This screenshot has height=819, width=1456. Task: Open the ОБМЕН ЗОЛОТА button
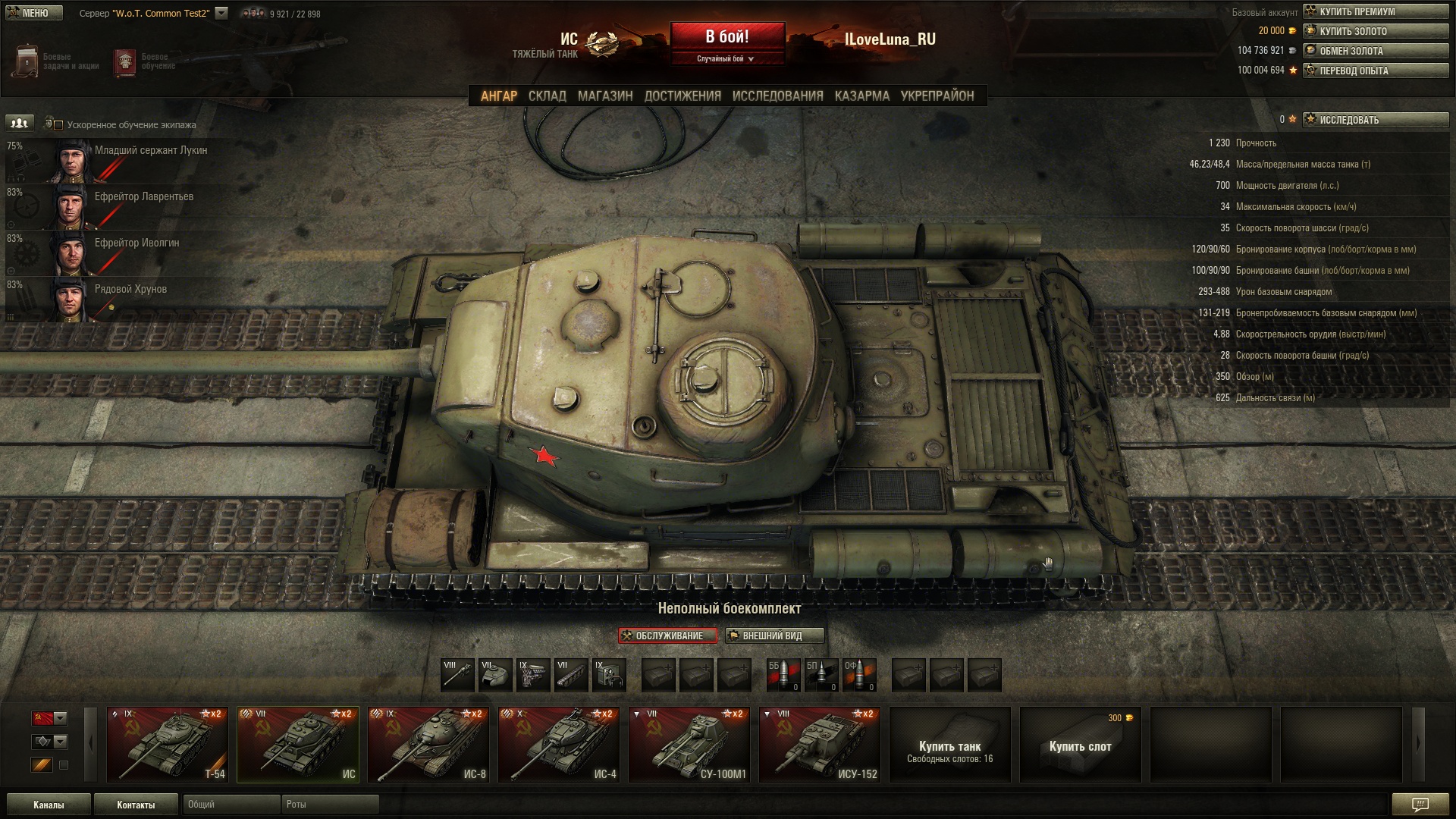1376,51
